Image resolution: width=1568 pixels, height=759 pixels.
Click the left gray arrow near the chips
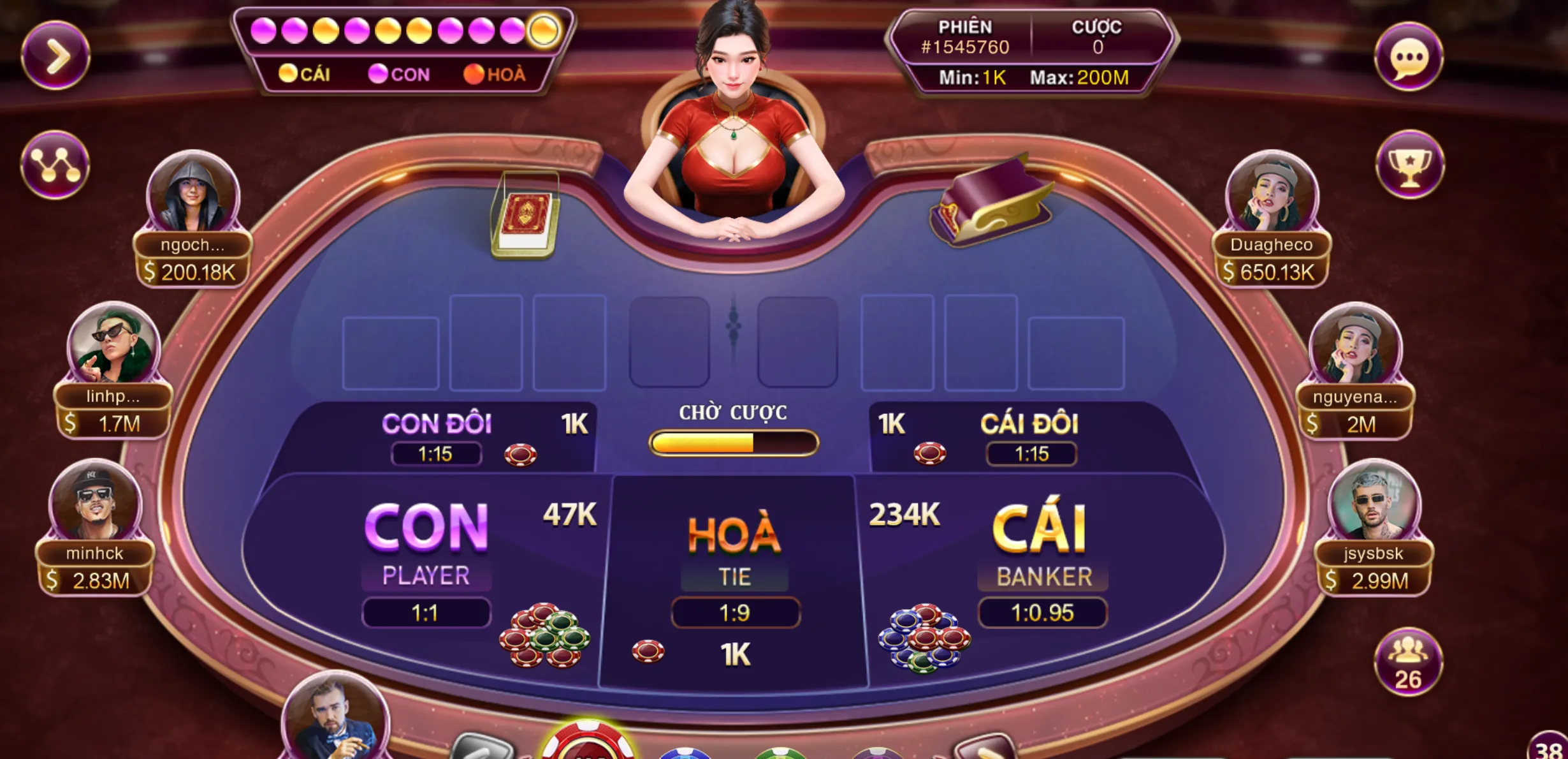point(483,748)
